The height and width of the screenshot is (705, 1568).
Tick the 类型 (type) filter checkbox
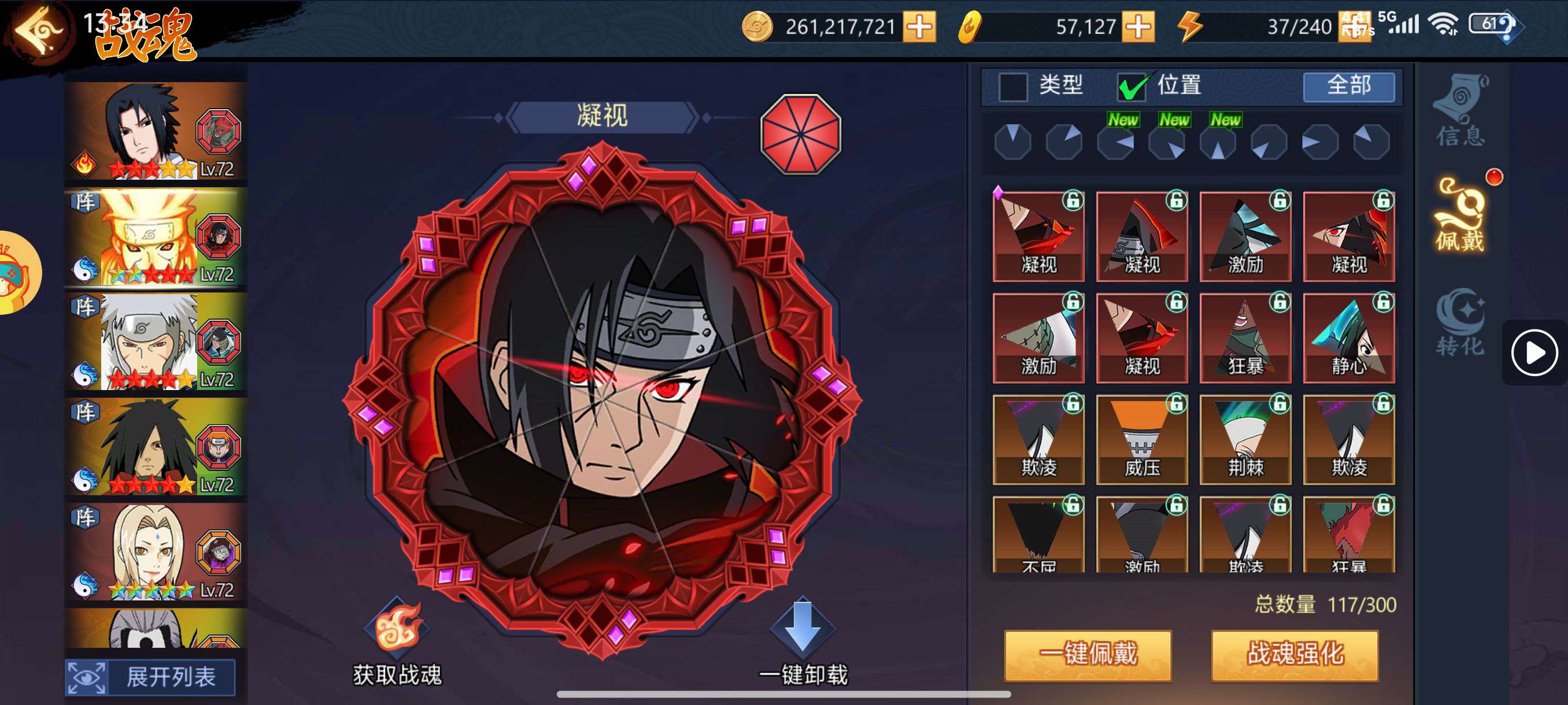pos(1013,86)
